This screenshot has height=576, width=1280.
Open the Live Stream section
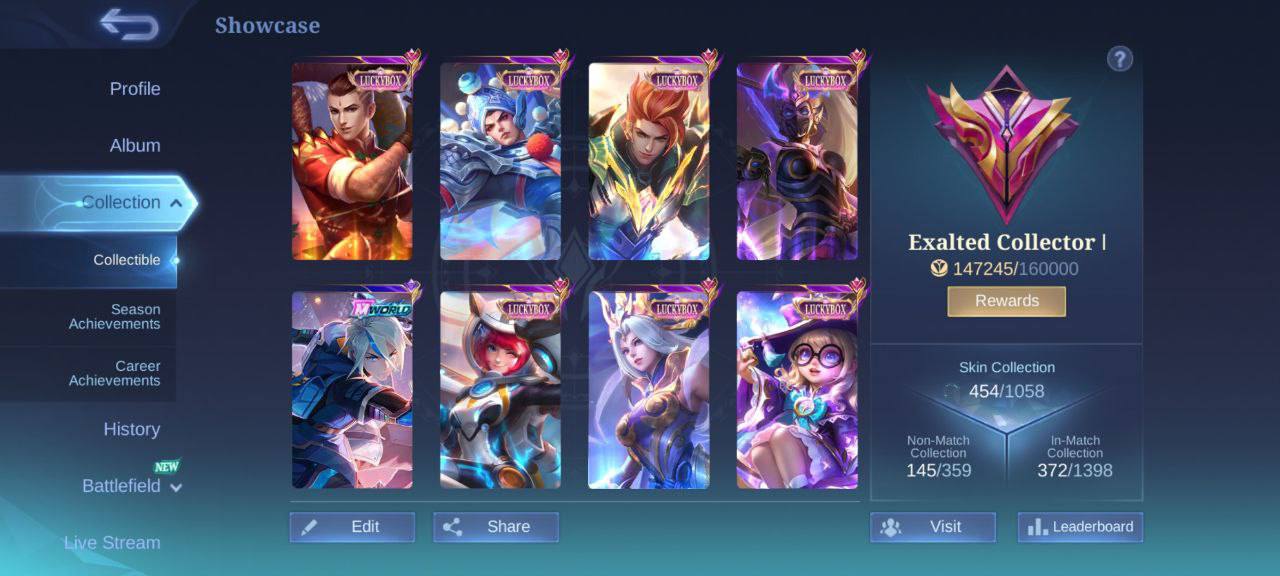coord(112,543)
